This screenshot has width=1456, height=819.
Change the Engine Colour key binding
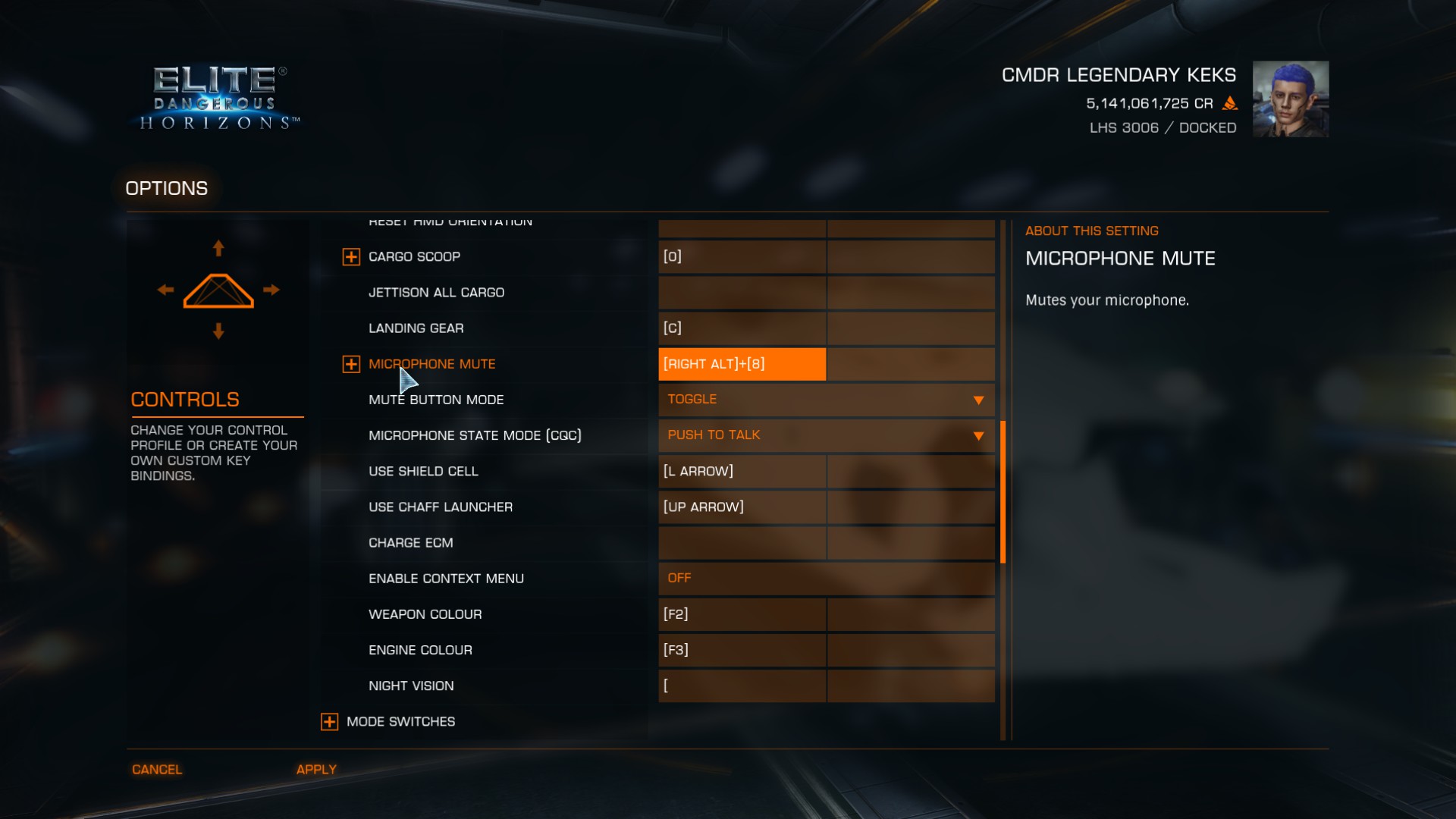tap(742, 650)
